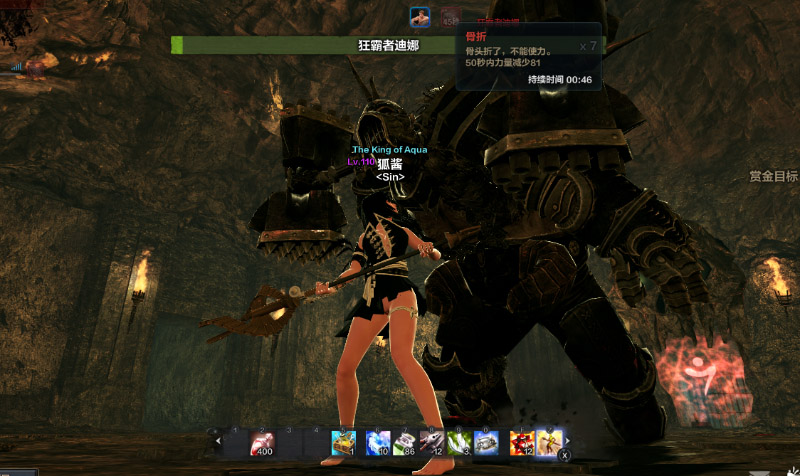Use the red item with count 400
Viewport: 800px width, 476px height.
263,442
